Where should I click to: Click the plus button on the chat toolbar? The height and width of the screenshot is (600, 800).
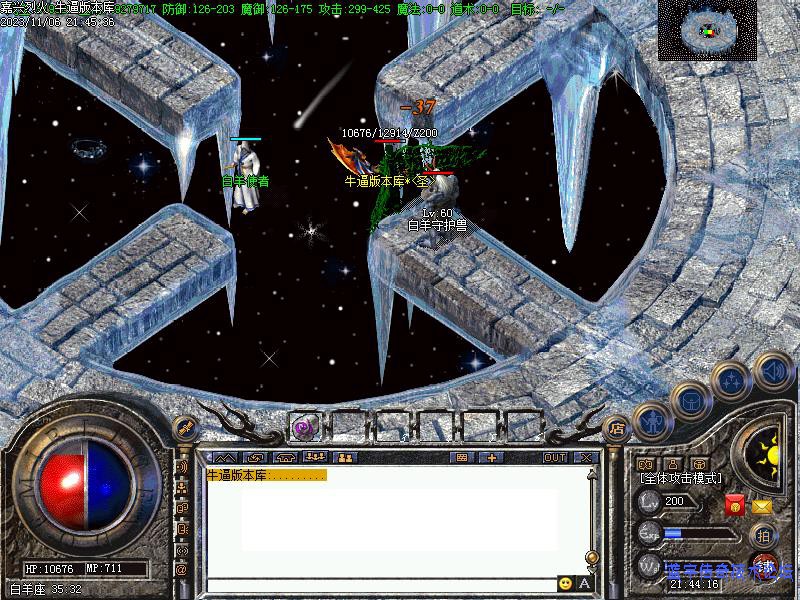coord(492,457)
